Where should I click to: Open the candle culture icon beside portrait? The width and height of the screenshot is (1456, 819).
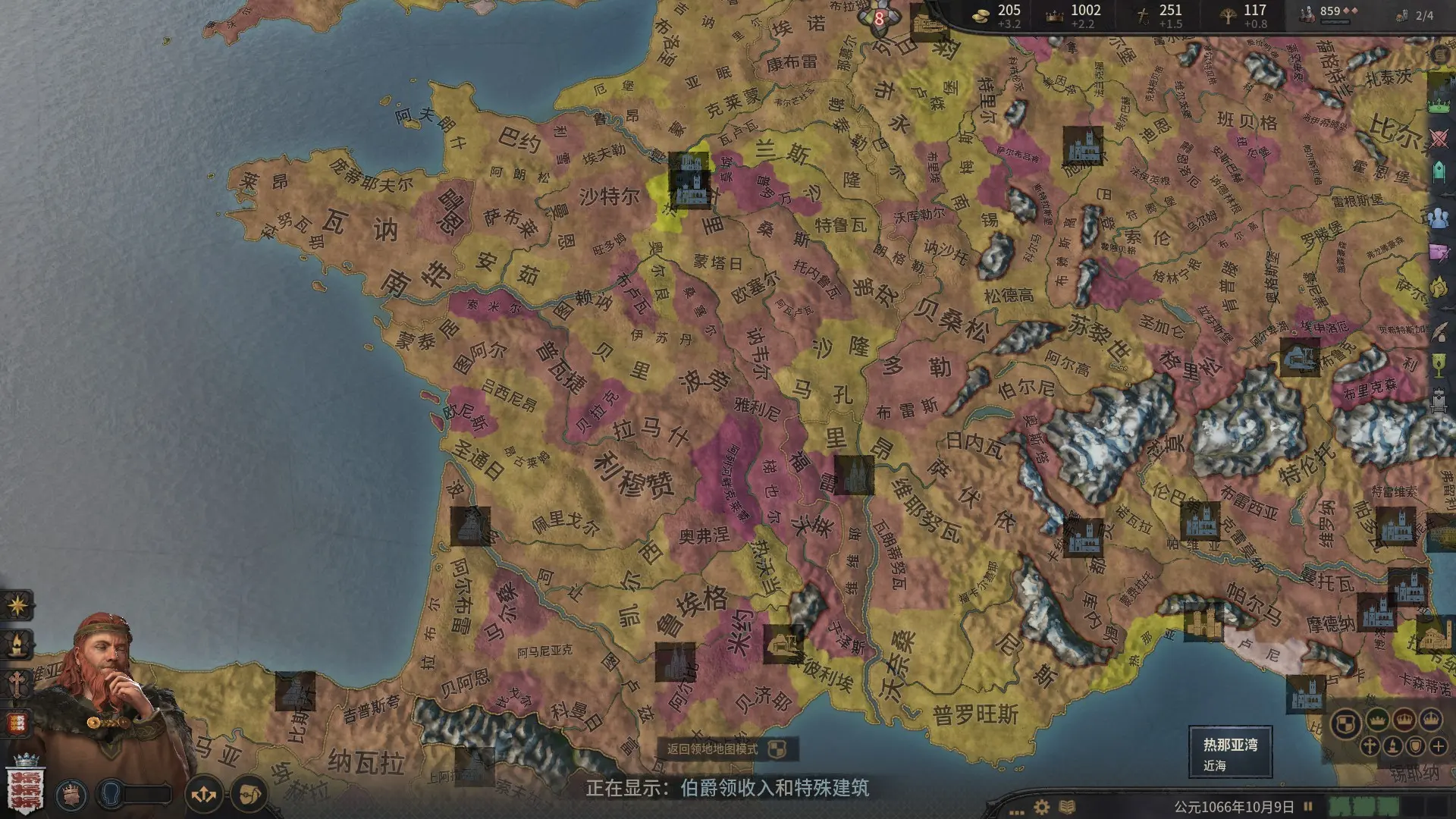pyautogui.click(x=17, y=645)
